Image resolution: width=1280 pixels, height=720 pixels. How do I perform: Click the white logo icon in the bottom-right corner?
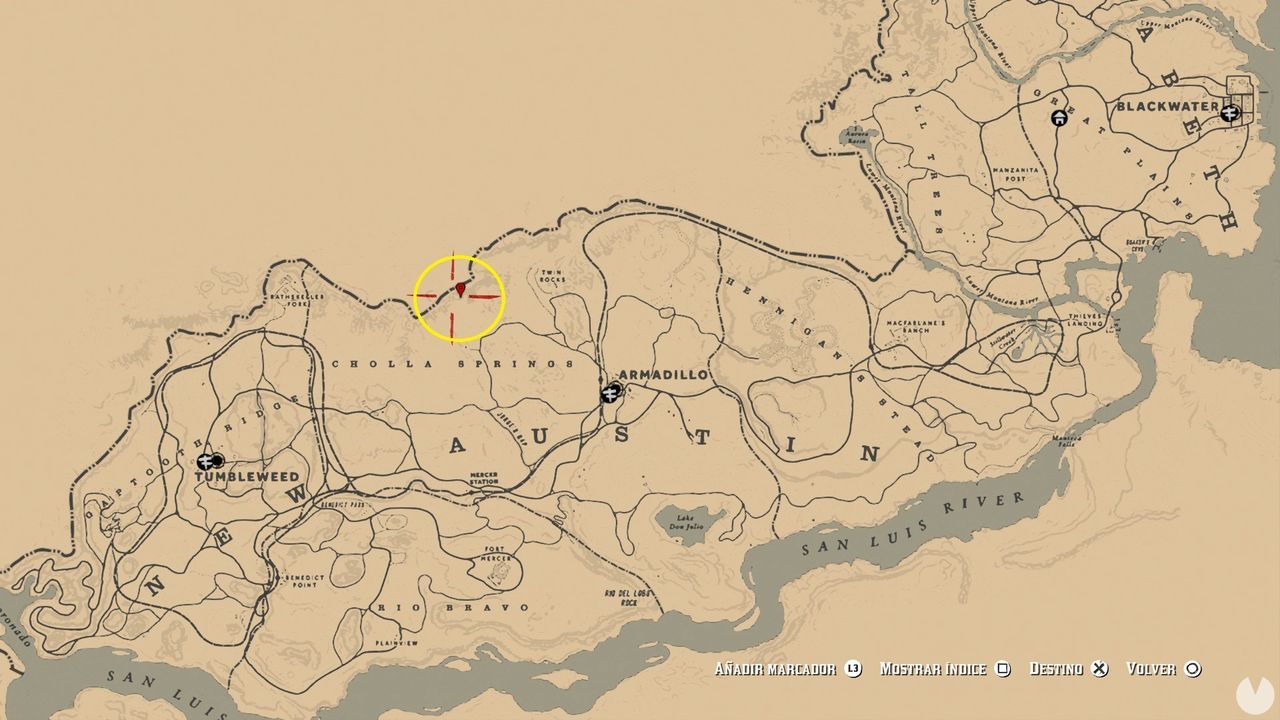[1256, 697]
